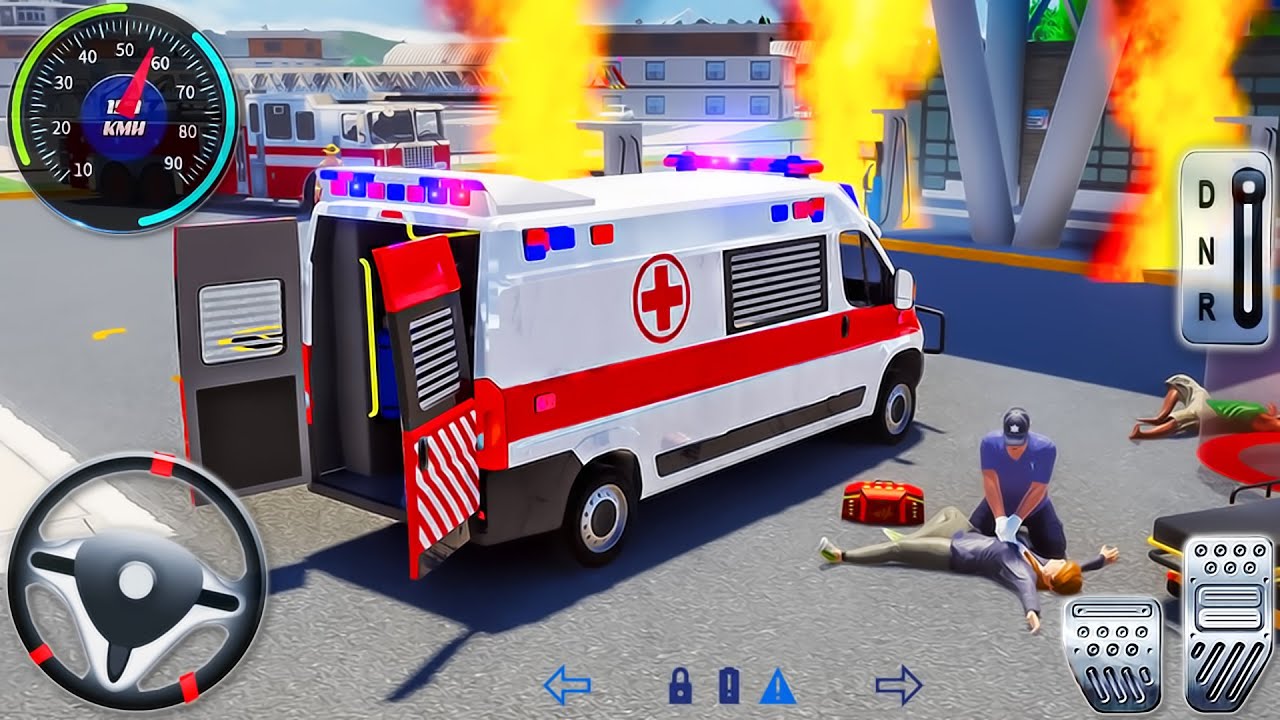Set the gear selector to Neutral
This screenshot has width=1280, height=720.
(x=1207, y=254)
